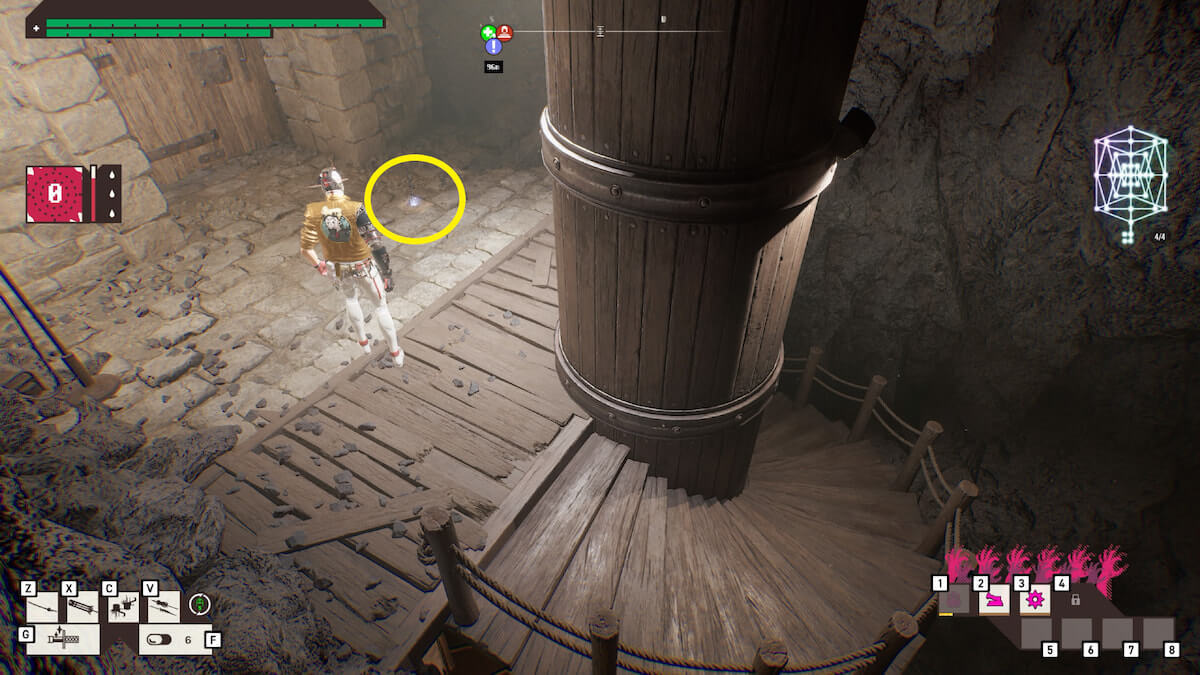This screenshot has width=1200, height=675.
Task: Select the green plus compass marker
Action: pos(488,33)
